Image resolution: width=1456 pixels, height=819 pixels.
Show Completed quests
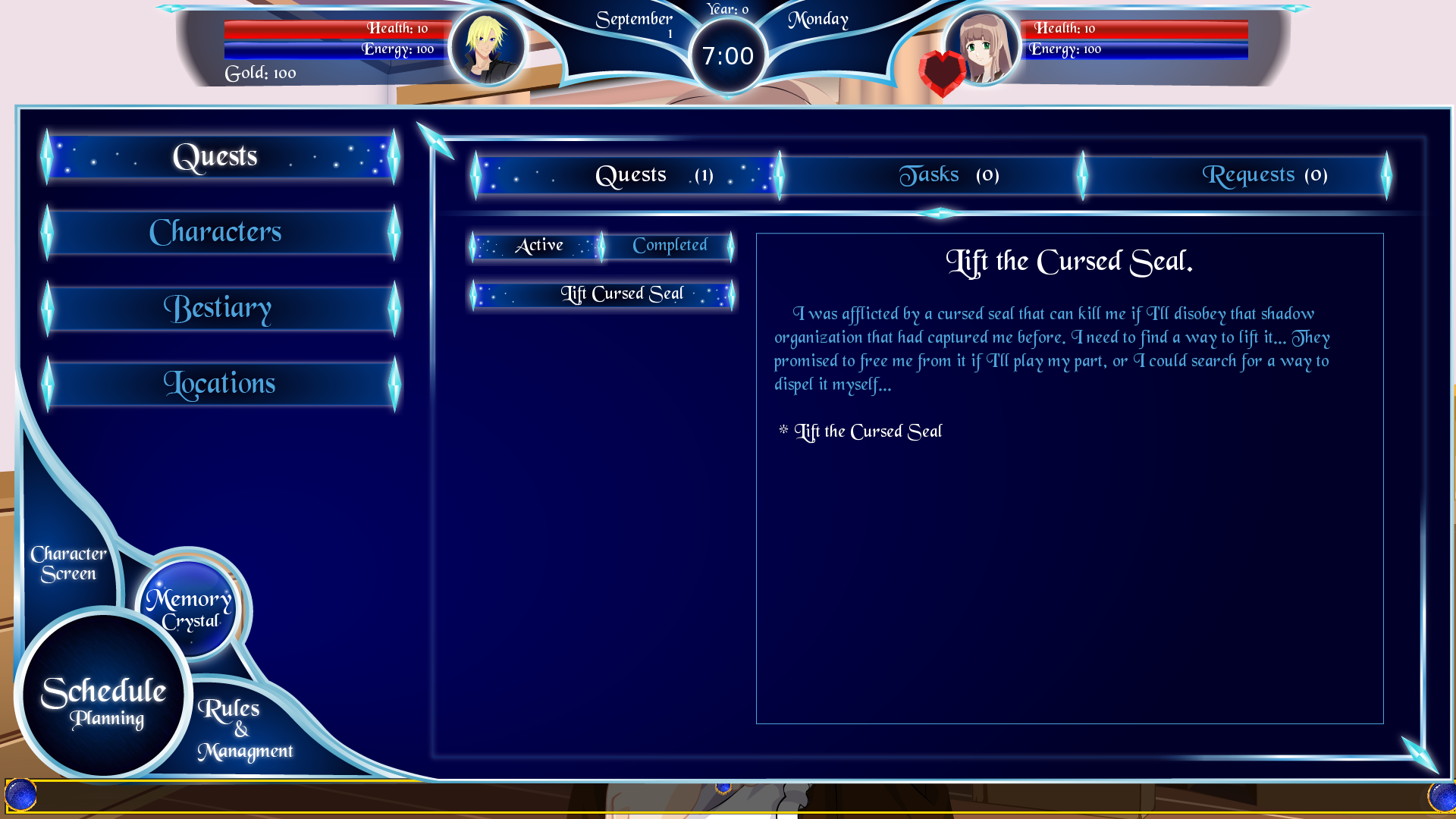pos(670,245)
